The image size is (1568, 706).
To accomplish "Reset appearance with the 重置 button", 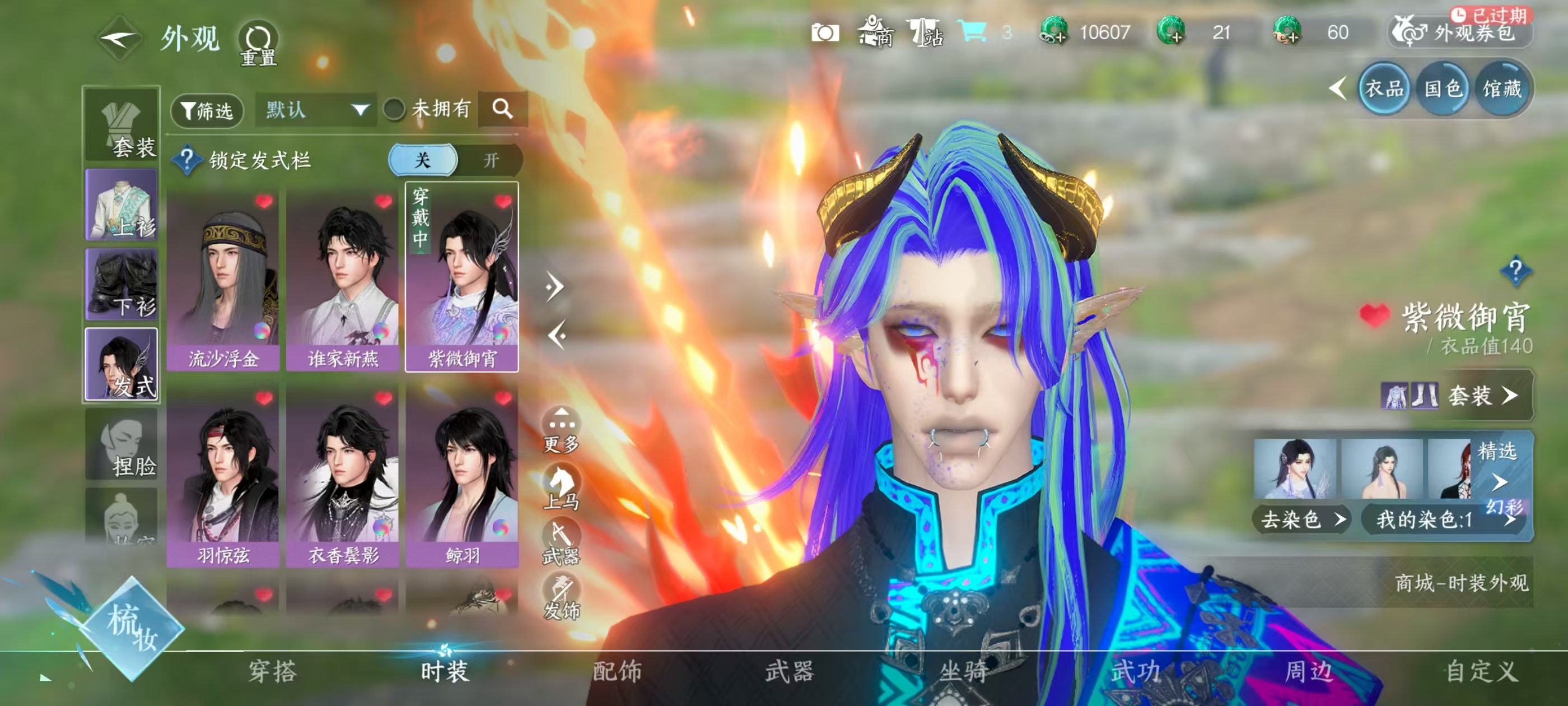I will click(258, 44).
